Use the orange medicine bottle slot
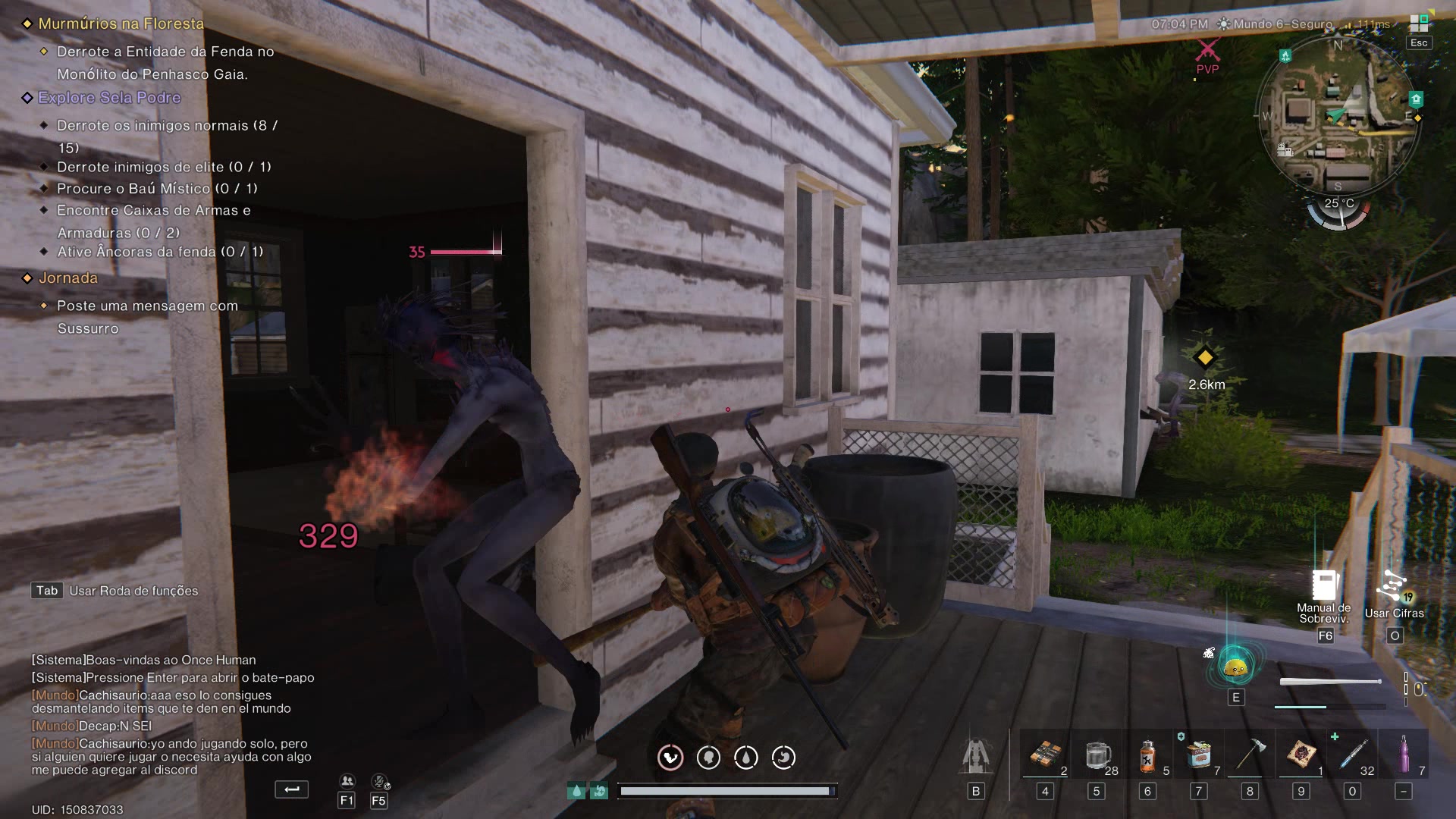 (x=1147, y=755)
